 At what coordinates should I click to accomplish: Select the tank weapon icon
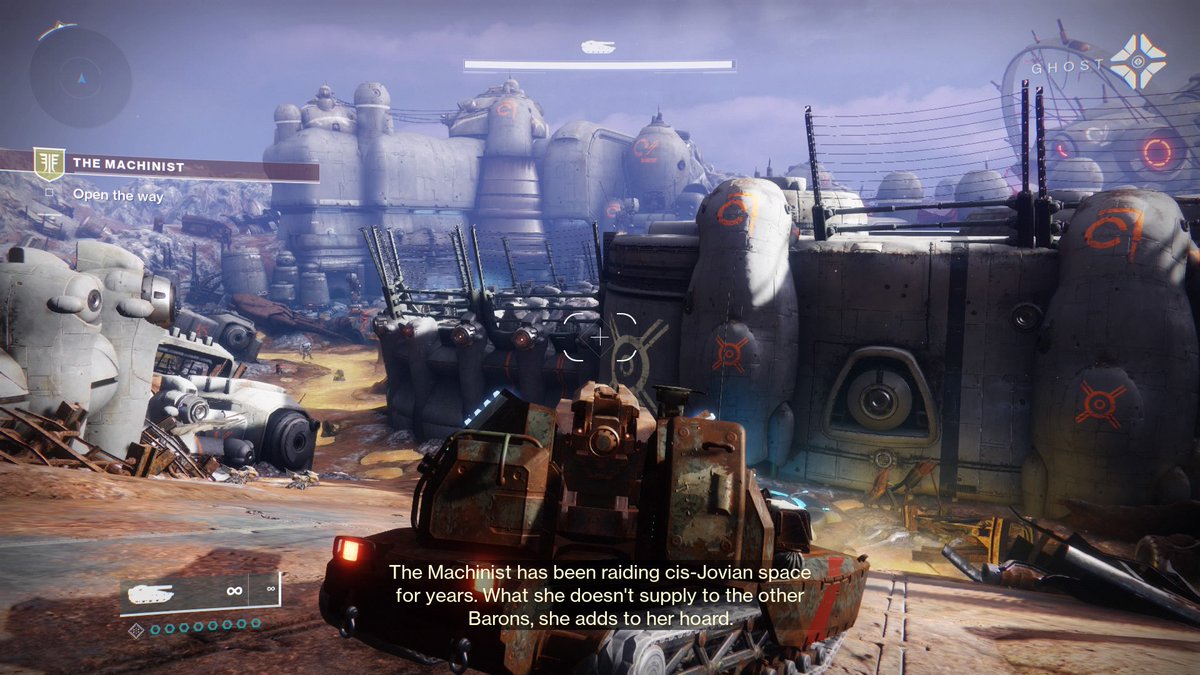point(151,592)
